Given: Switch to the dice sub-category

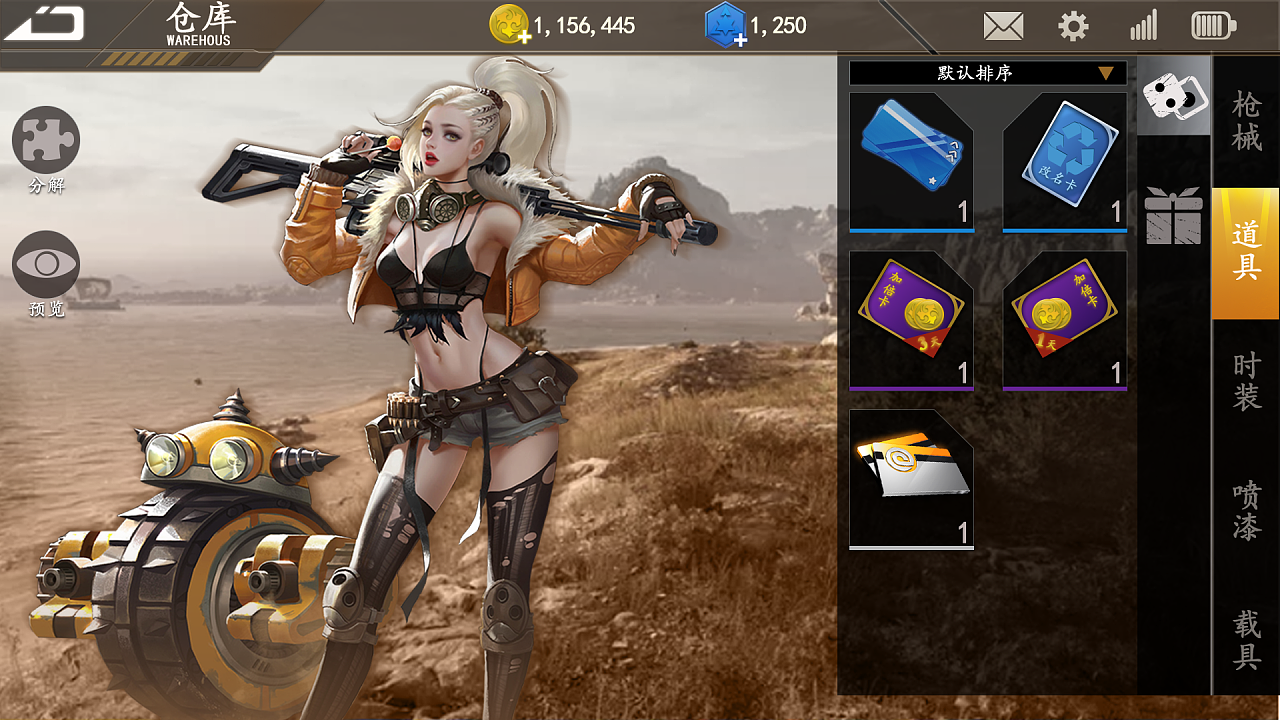Looking at the screenshot, I should [1173, 97].
